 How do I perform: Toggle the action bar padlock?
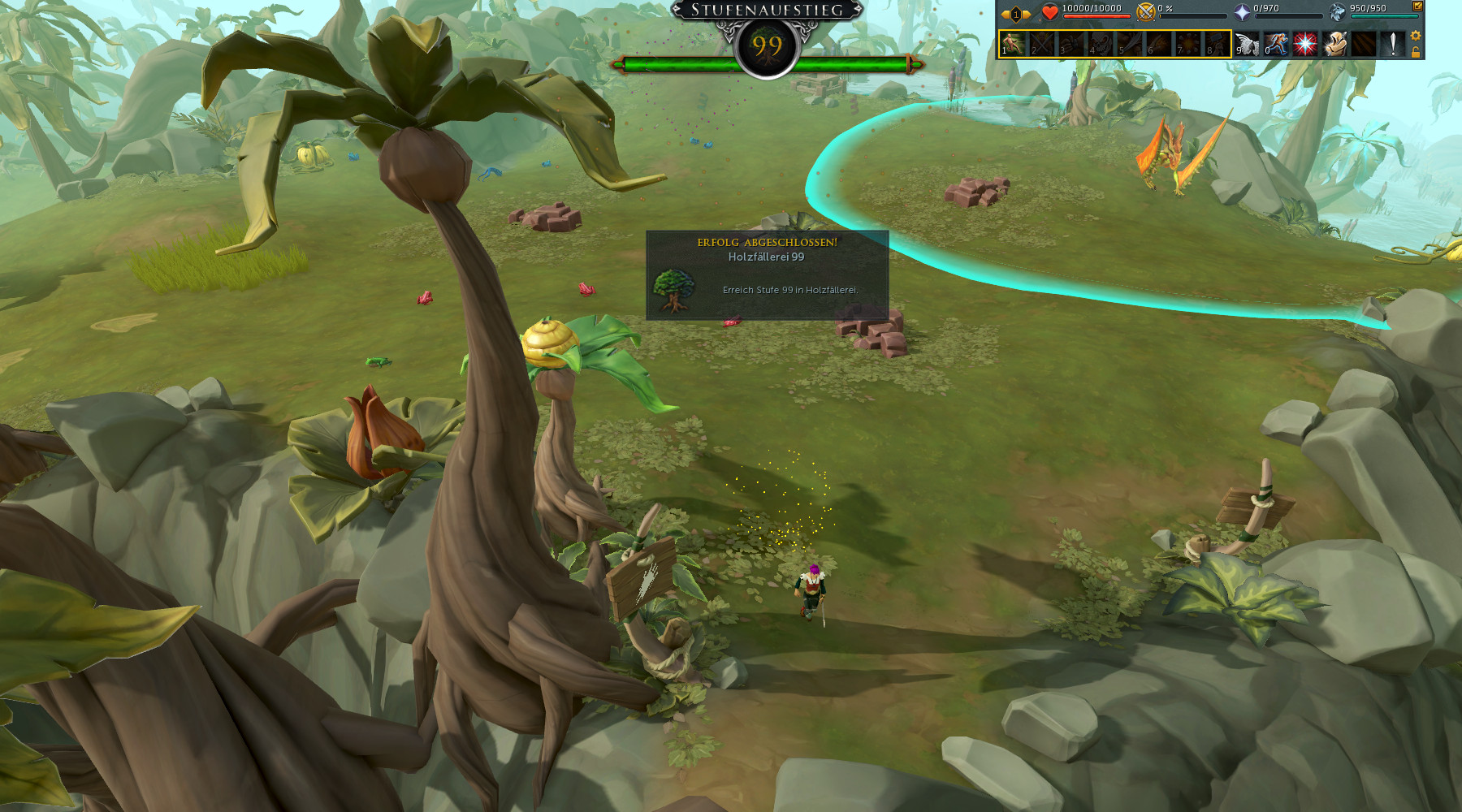1416,52
